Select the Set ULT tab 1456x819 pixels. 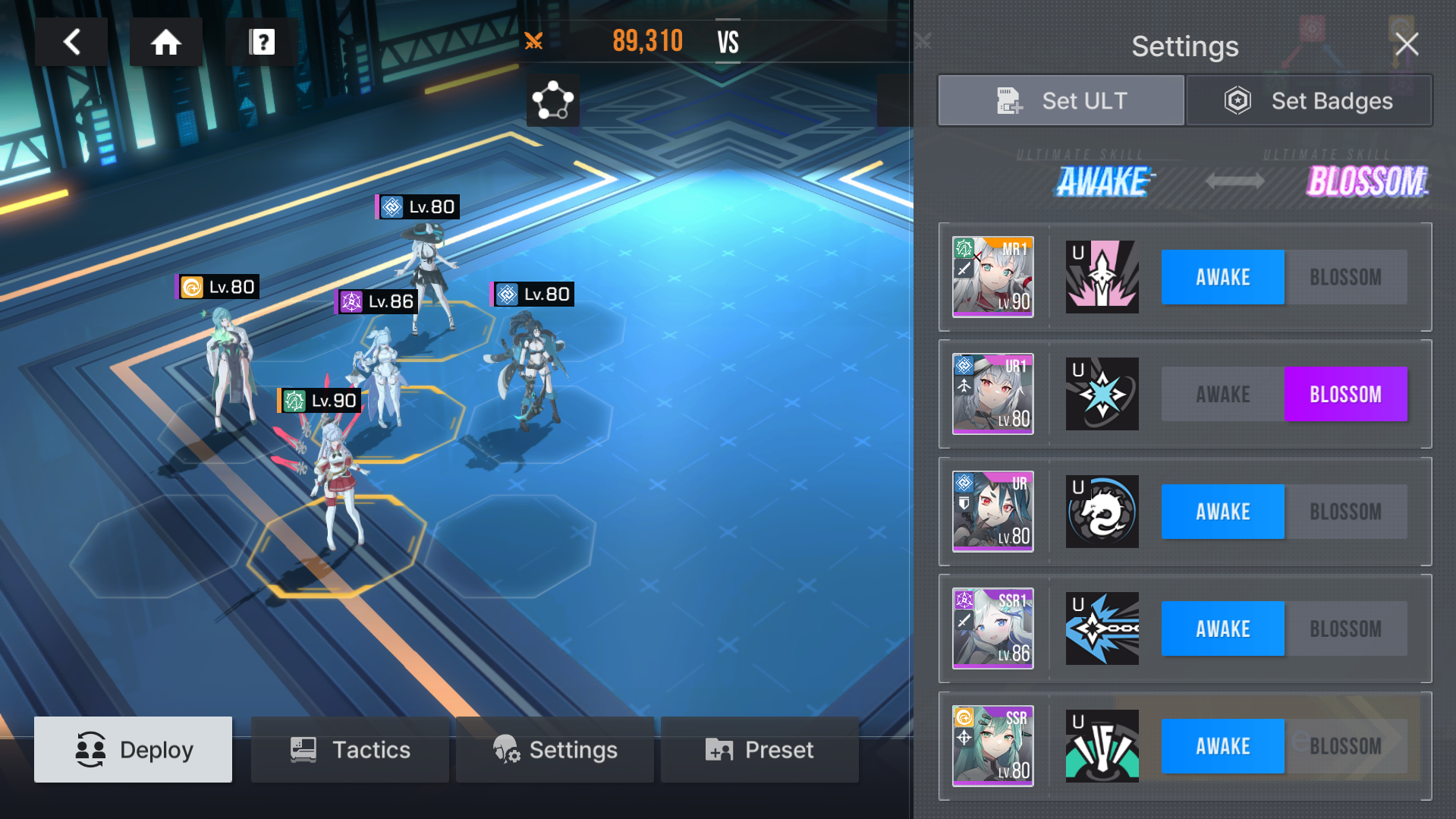click(1061, 100)
